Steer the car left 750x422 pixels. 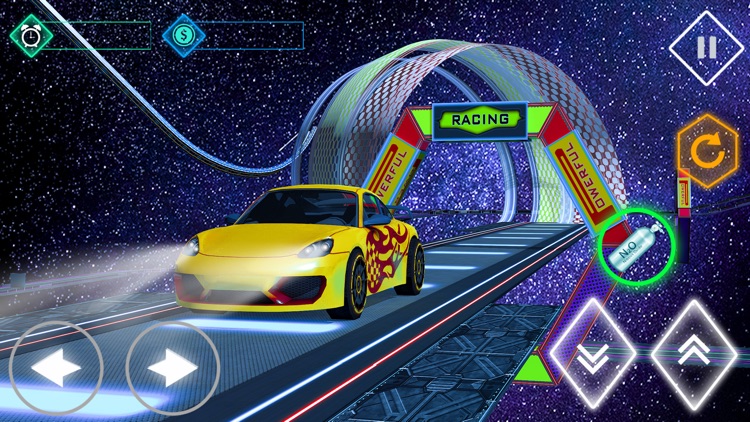pyautogui.click(x=55, y=368)
